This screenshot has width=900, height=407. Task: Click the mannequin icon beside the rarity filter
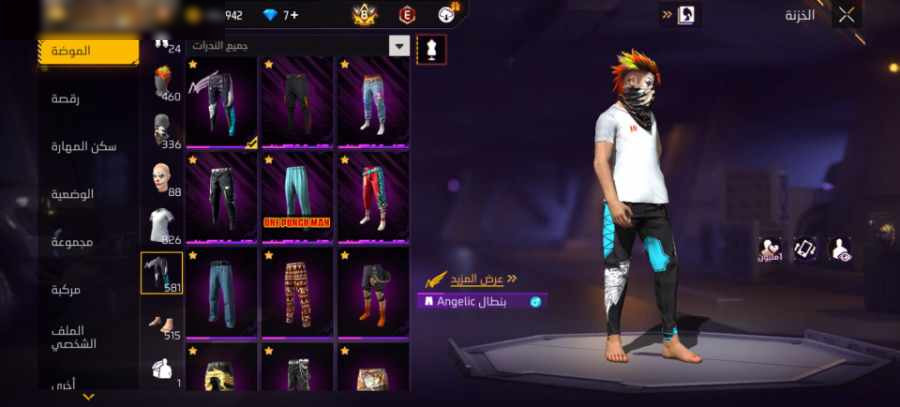431,49
